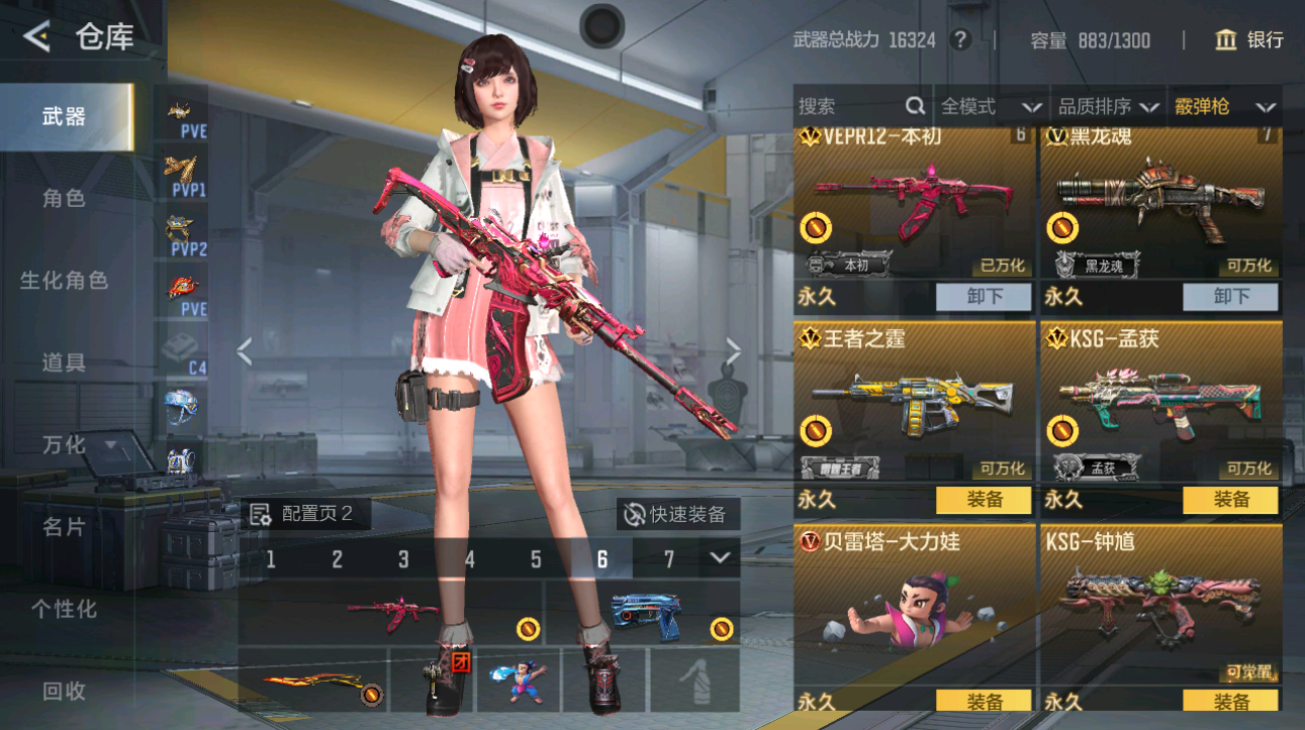Unequip VEPR12-本初 via the 卸下 button
The width and height of the screenshot is (1305, 730).
984,297
